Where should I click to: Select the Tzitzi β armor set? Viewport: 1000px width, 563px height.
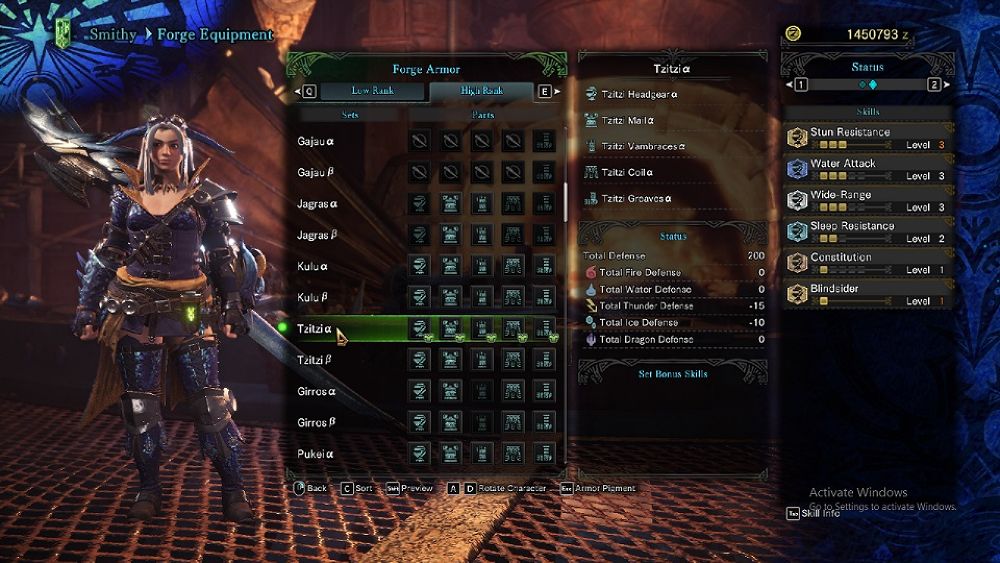(315, 360)
